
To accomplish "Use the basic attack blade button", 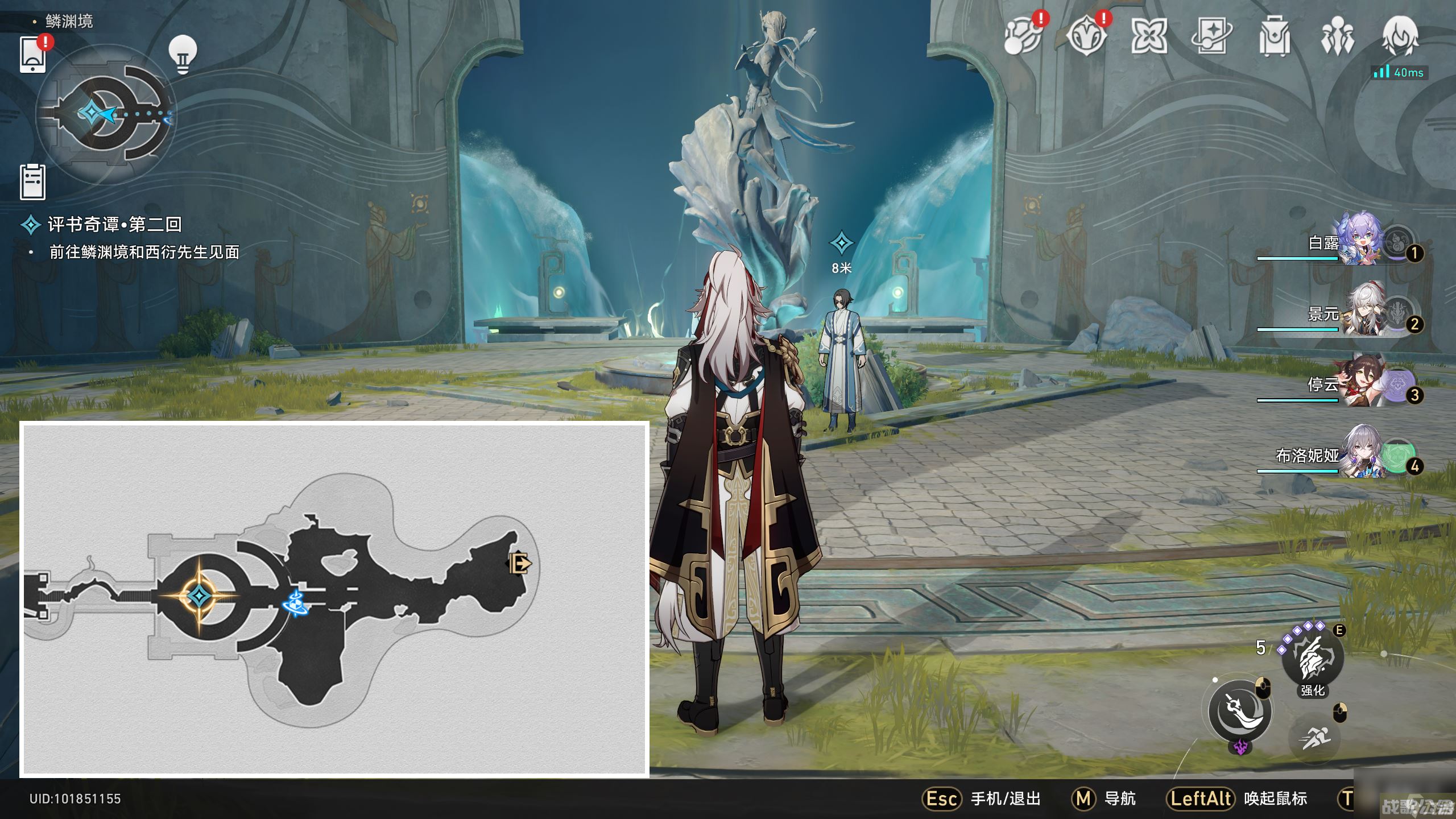I will (x=1240, y=711).
